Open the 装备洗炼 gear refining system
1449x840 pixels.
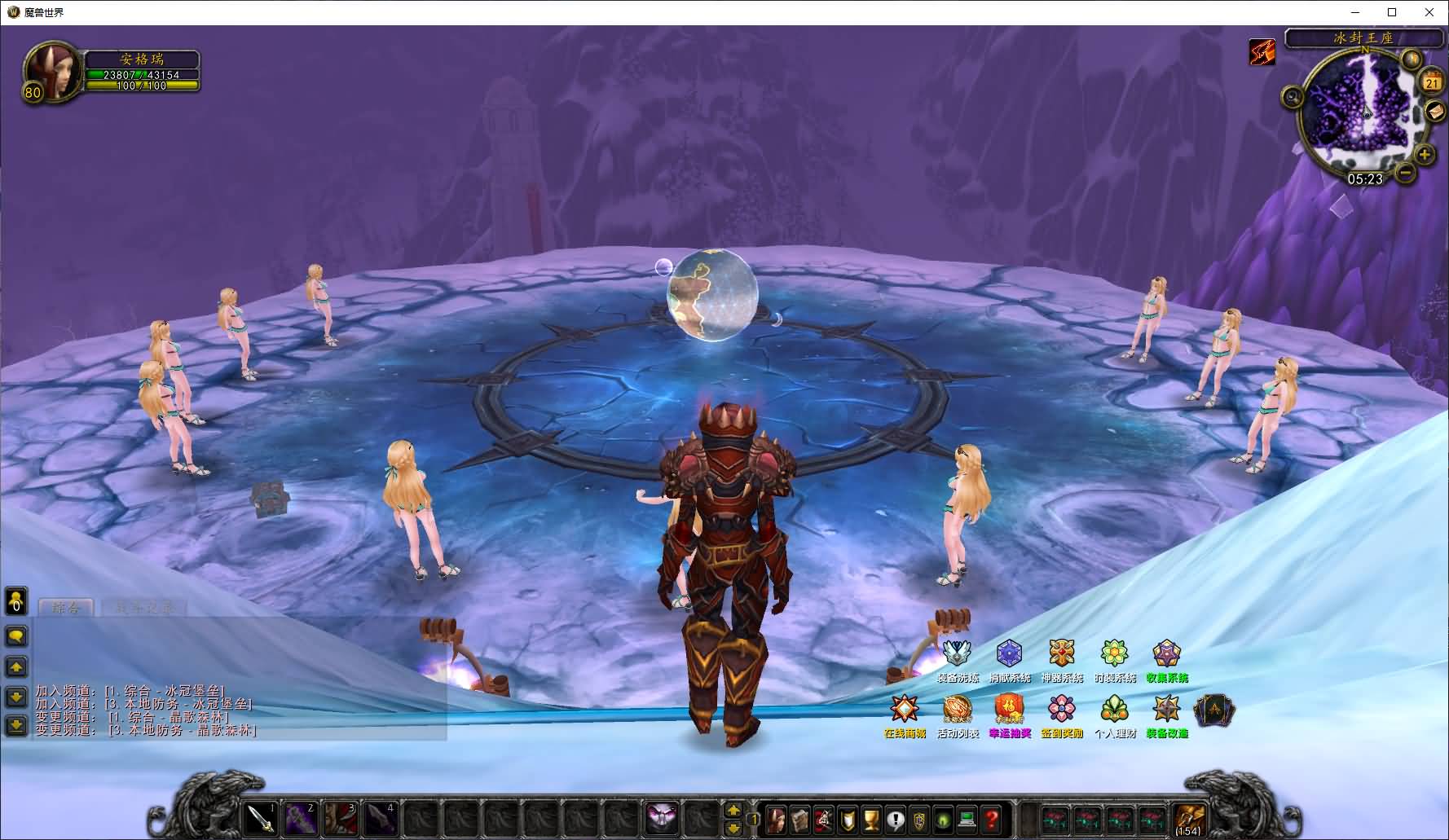coord(957,654)
